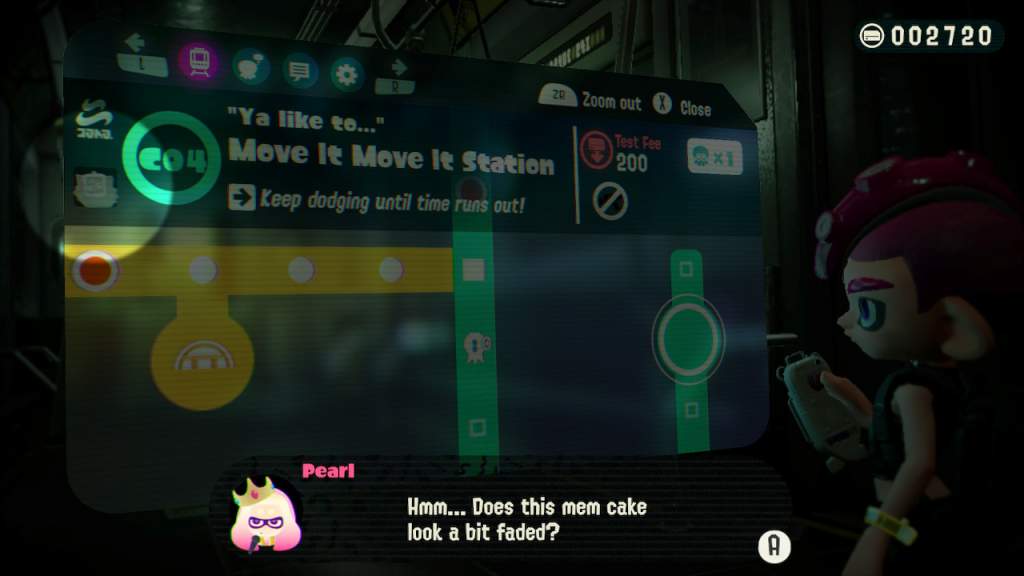Choose the large highlighted green station circle
The image size is (1024, 576).
(687, 339)
